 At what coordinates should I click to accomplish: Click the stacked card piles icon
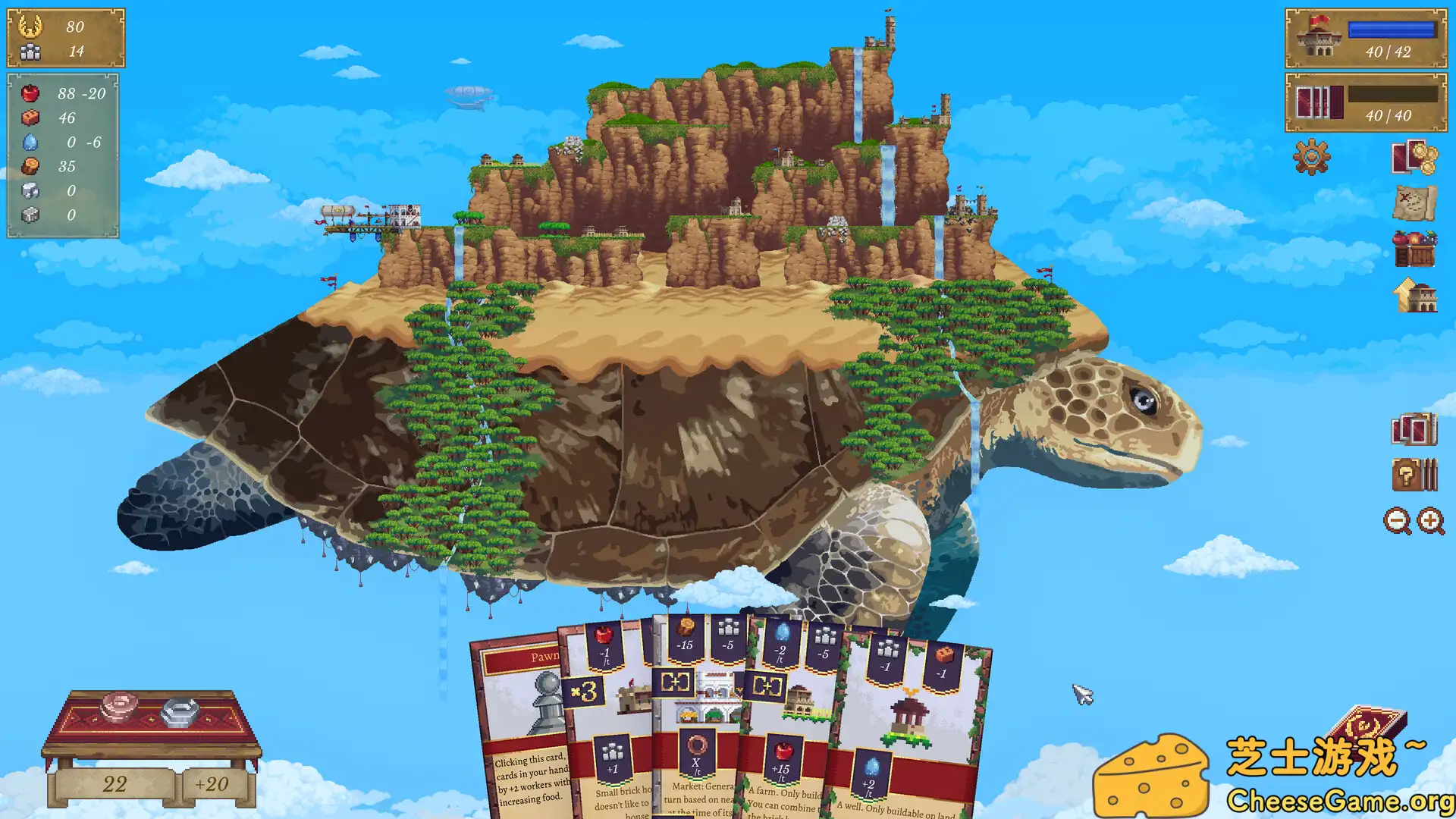pyautogui.click(x=1415, y=428)
